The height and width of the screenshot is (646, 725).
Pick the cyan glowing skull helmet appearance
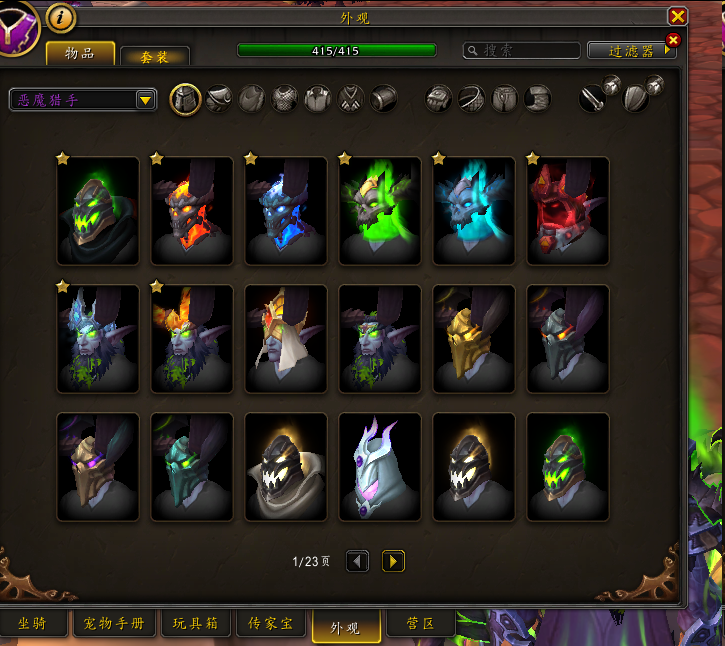[x=474, y=211]
